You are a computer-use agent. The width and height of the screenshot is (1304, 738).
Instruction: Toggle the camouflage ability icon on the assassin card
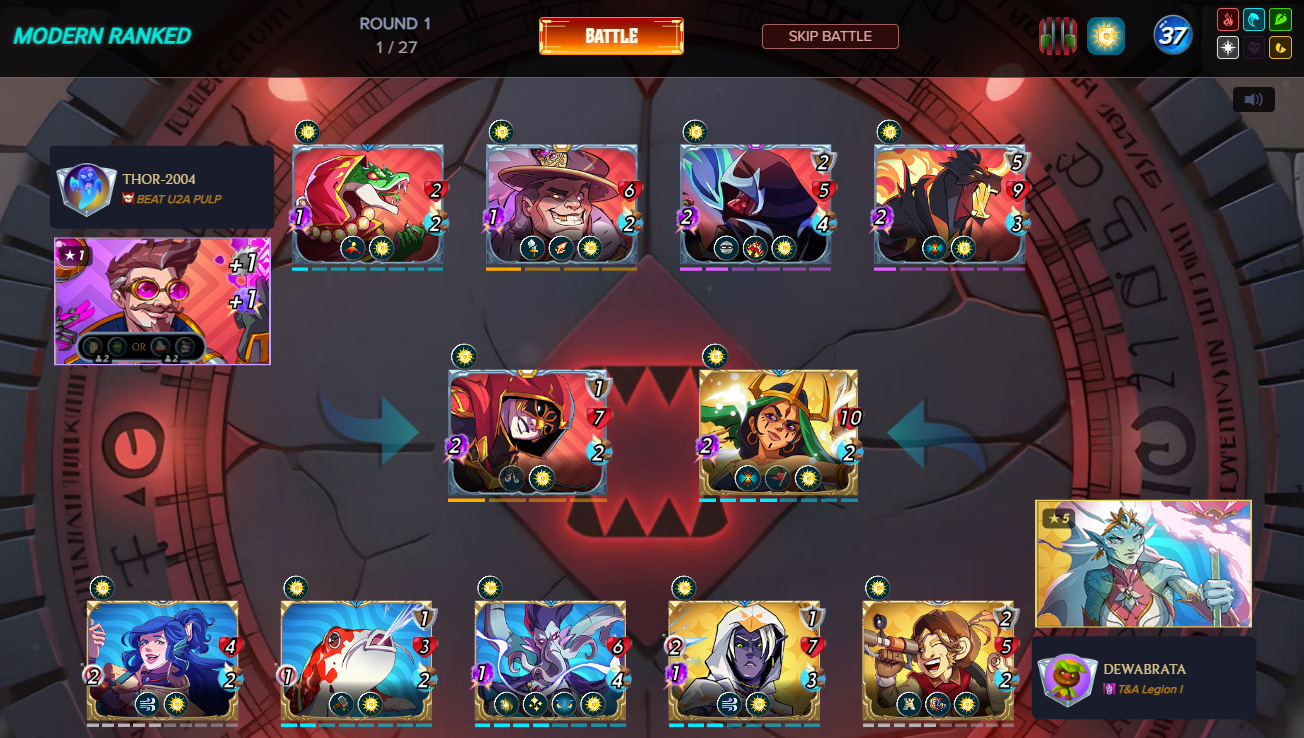[511, 478]
